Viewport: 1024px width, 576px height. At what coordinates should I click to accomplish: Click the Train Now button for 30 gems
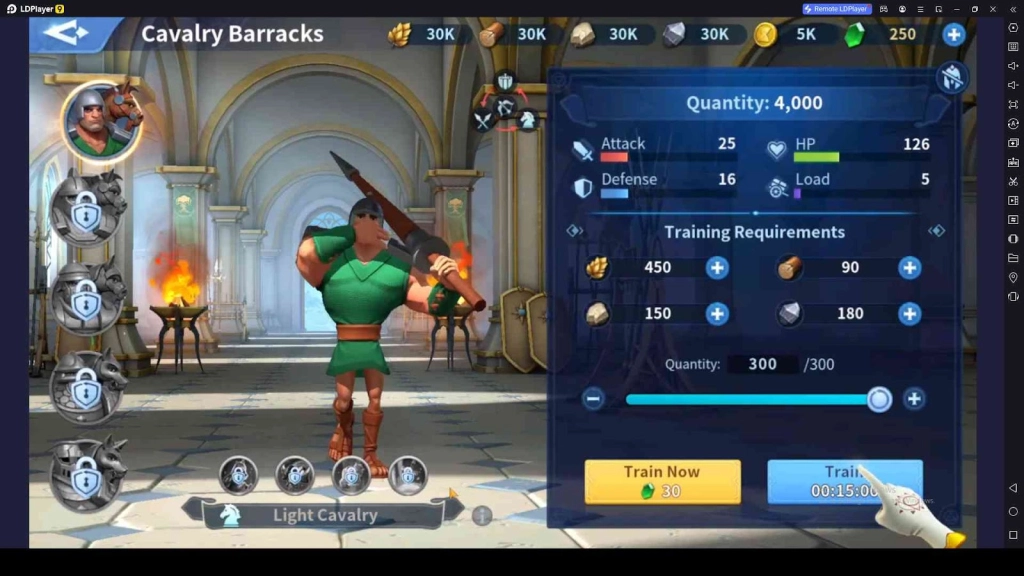(662, 481)
